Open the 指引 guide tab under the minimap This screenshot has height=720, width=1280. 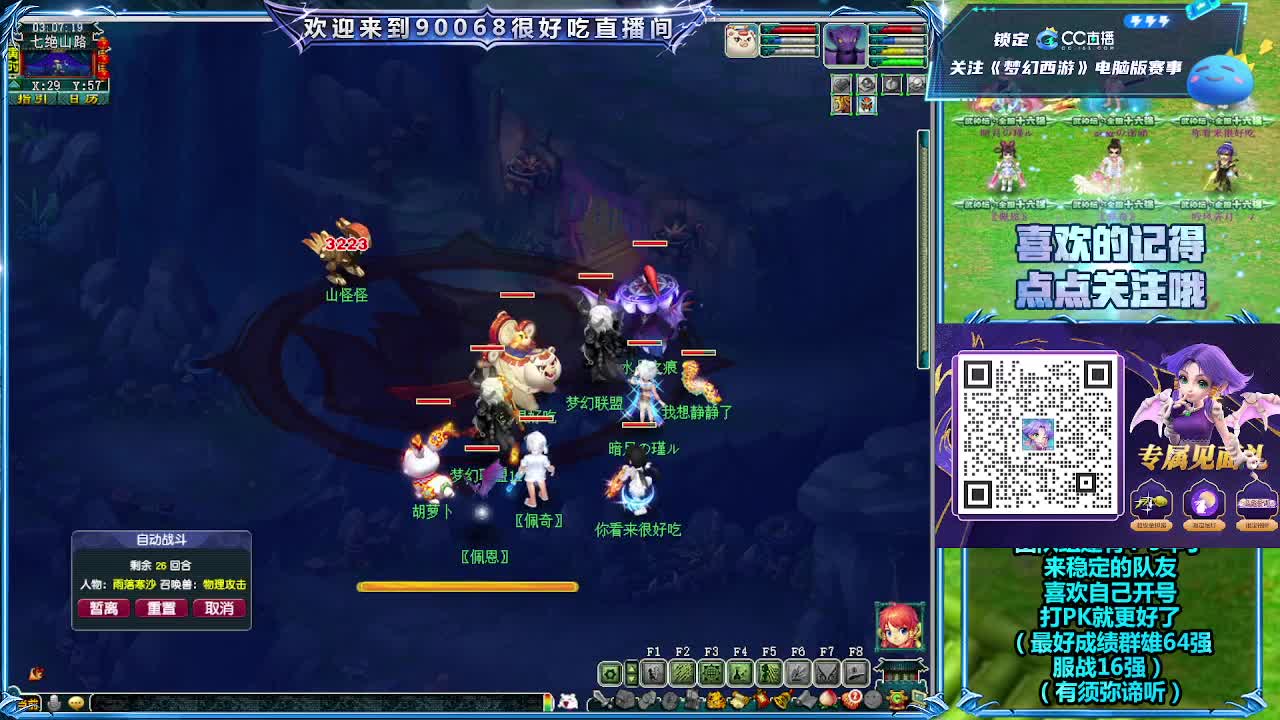tap(32, 98)
